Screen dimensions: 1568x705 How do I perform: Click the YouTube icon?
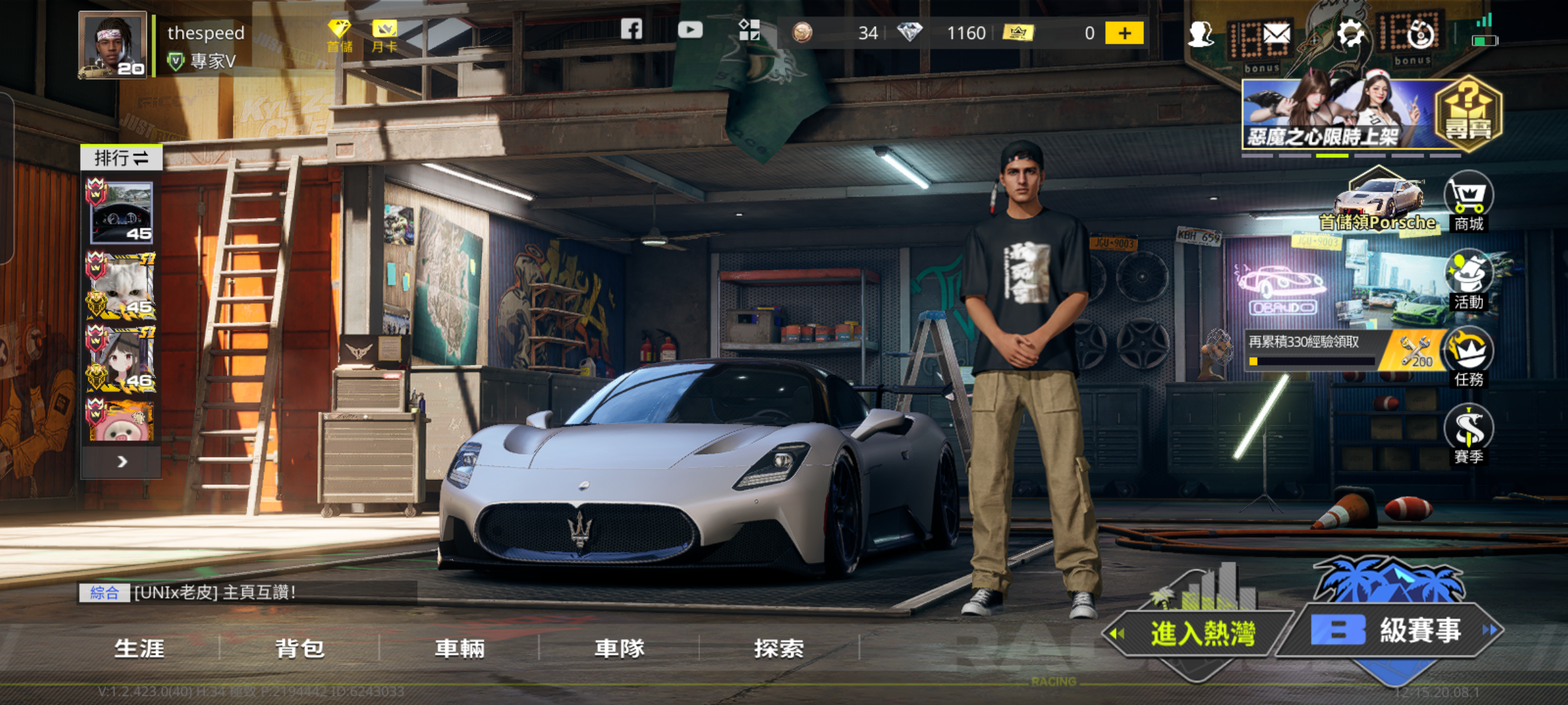[x=690, y=30]
